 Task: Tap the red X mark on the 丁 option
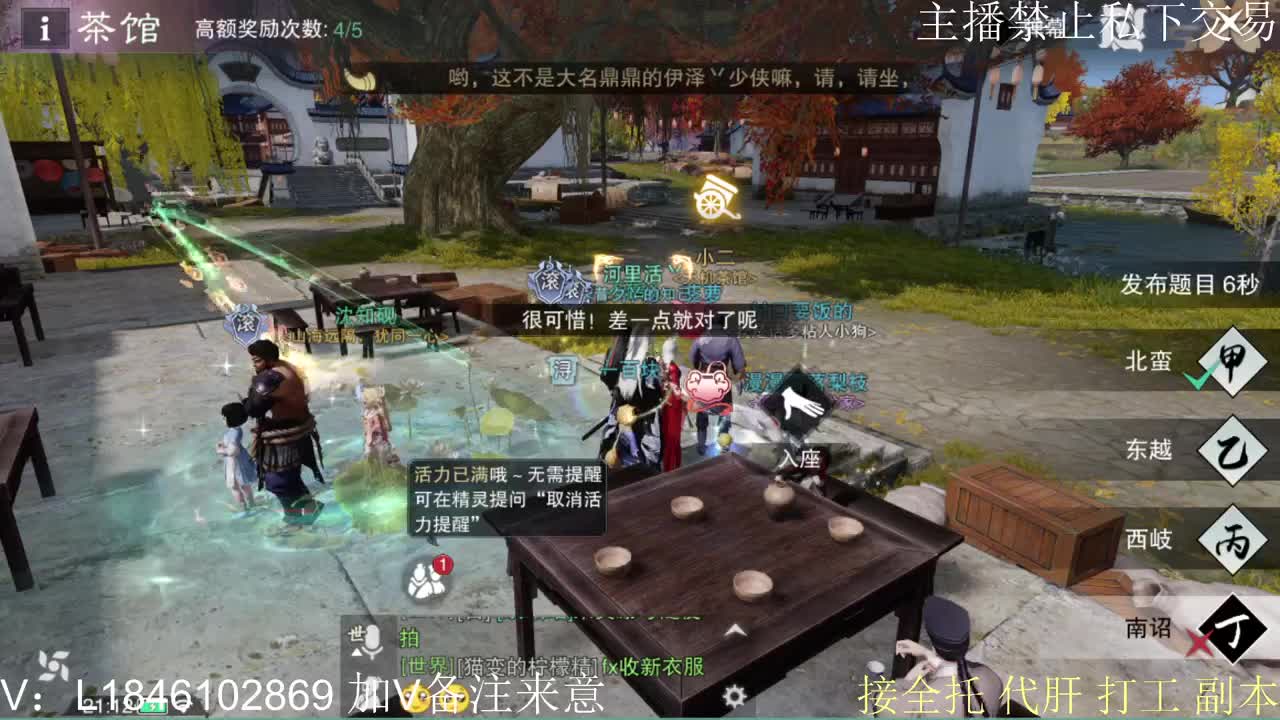click(1201, 640)
